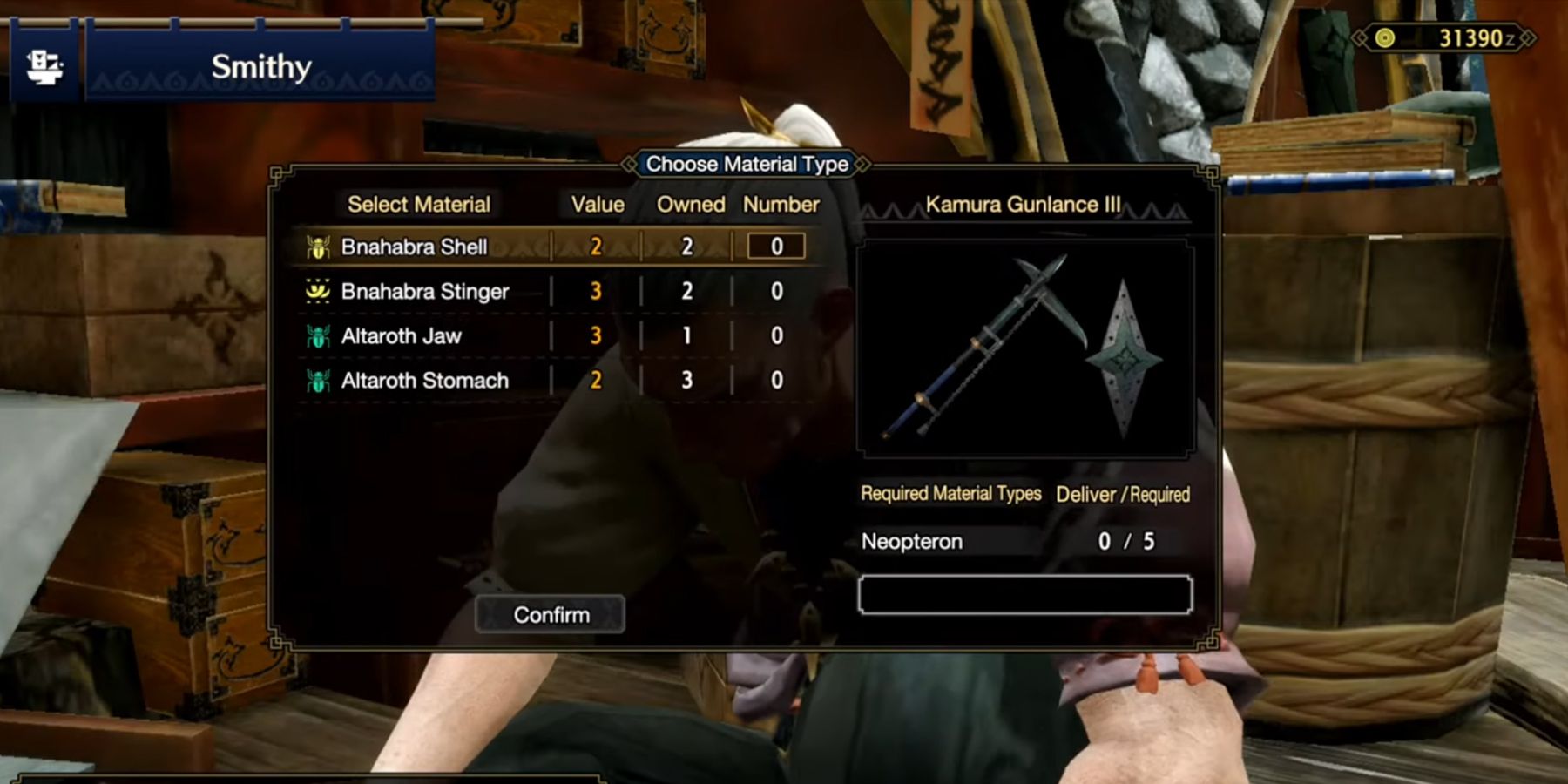Open the Choose Material Type header

coord(745,164)
